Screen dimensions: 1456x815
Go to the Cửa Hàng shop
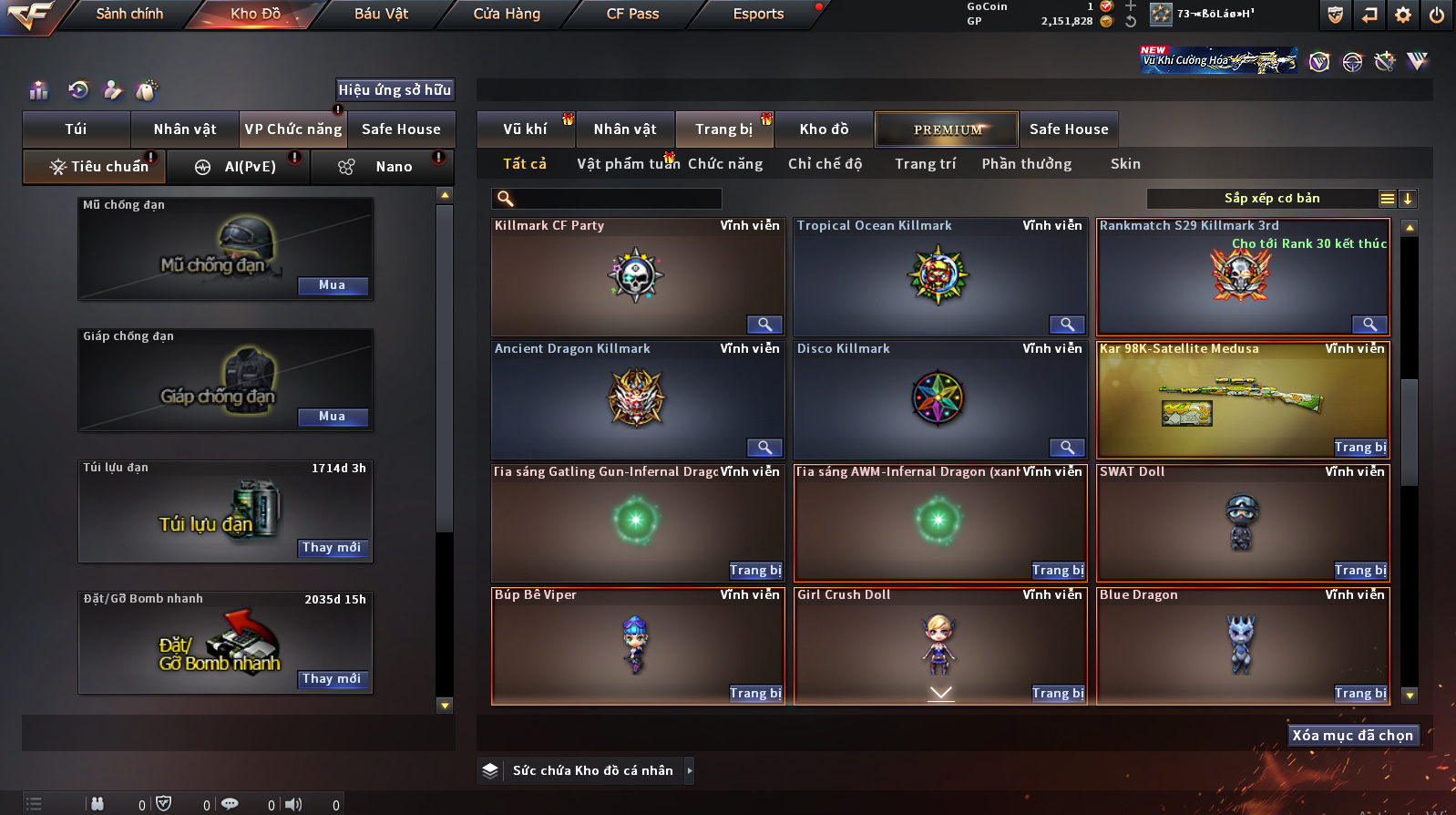pyautogui.click(x=507, y=14)
